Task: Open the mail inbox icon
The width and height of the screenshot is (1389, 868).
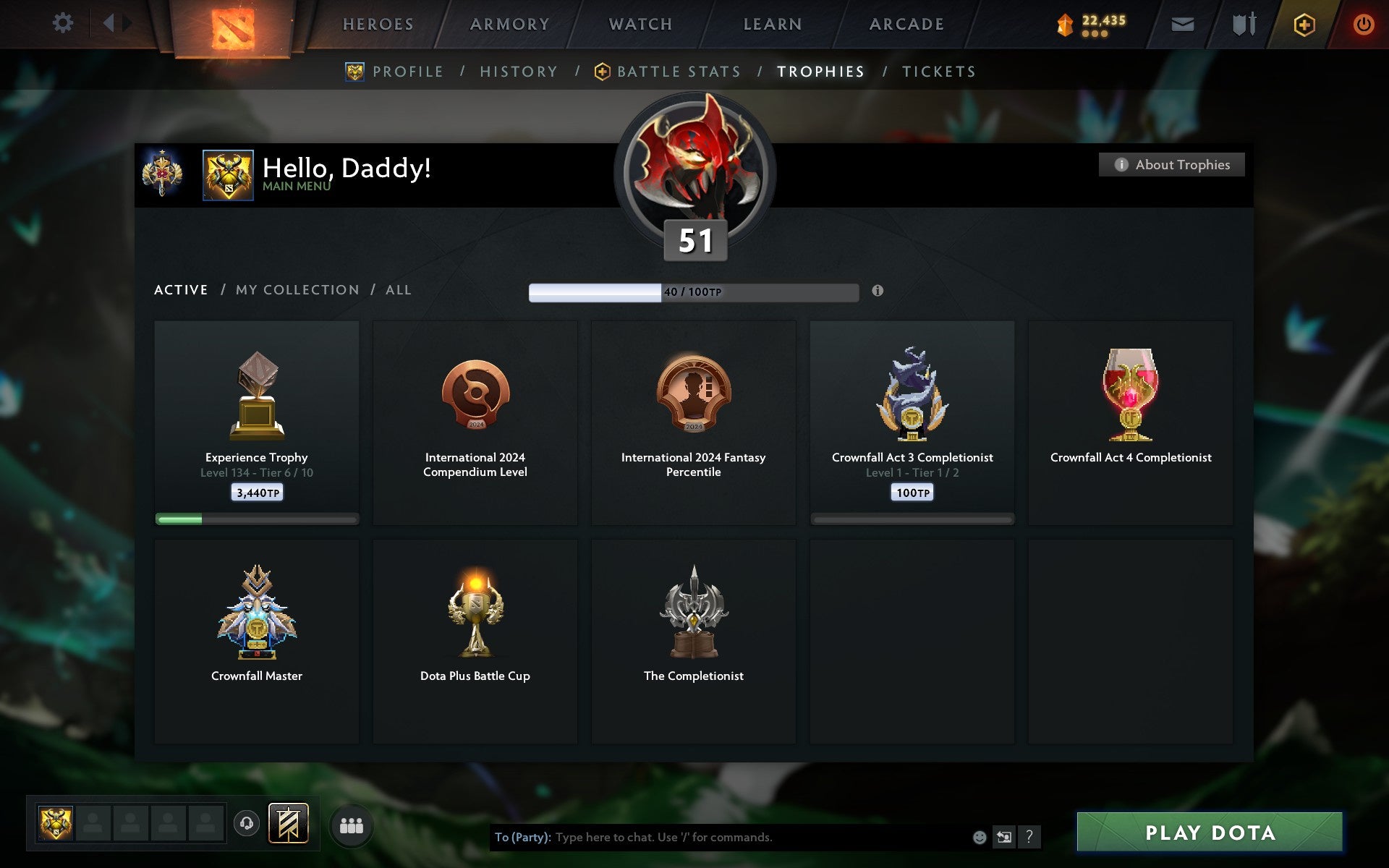Action: (1181, 24)
